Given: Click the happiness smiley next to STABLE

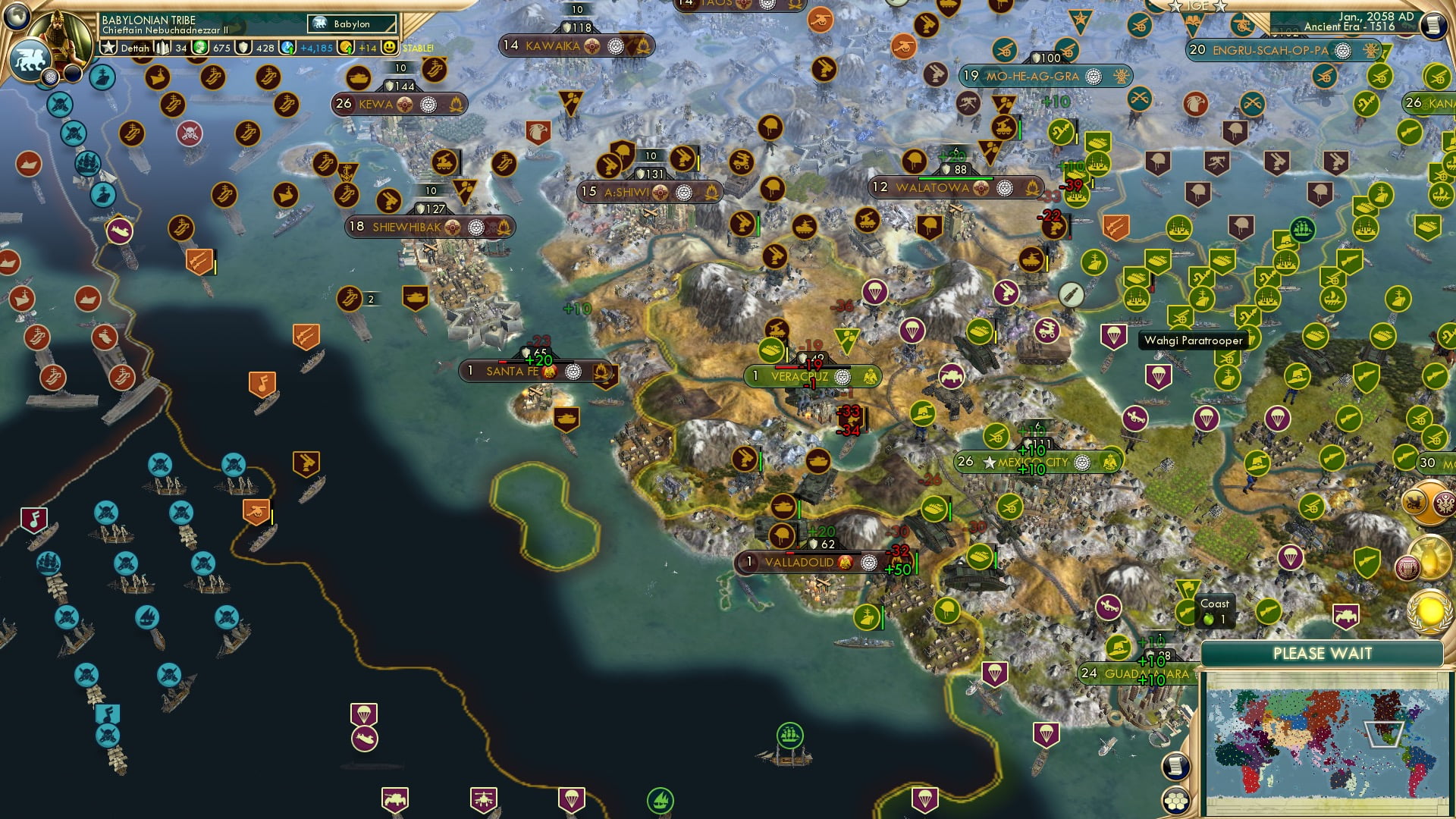Looking at the screenshot, I should coord(388,47).
